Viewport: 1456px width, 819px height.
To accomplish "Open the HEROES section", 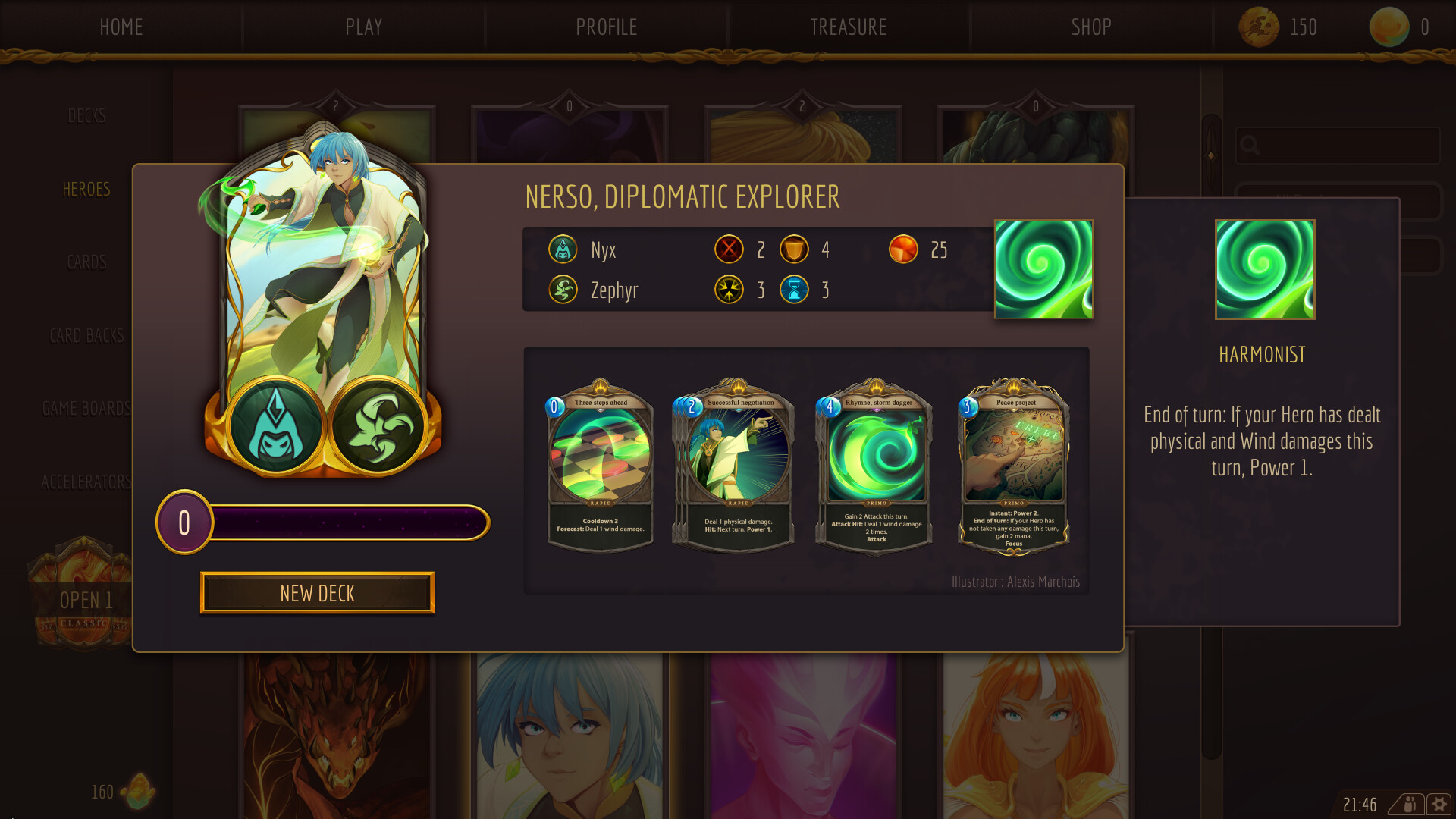I will [86, 189].
